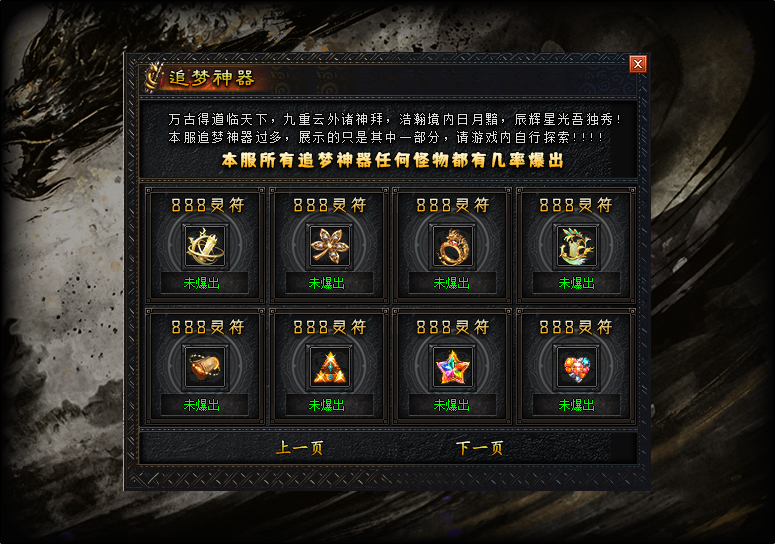
Task: Choose the golden dragon ring artifact
Action: (x=452, y=246)
